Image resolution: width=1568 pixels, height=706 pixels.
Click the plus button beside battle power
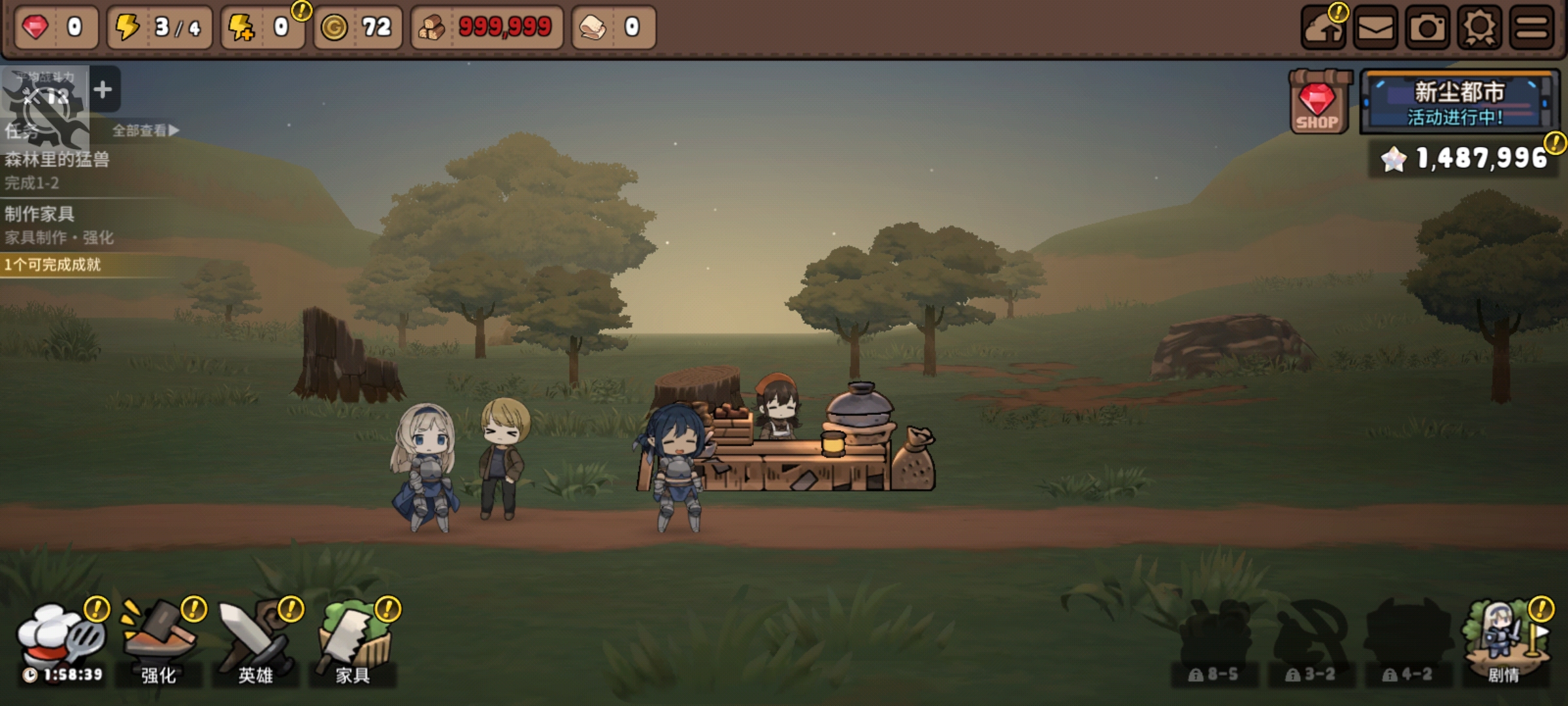(103, 90)
